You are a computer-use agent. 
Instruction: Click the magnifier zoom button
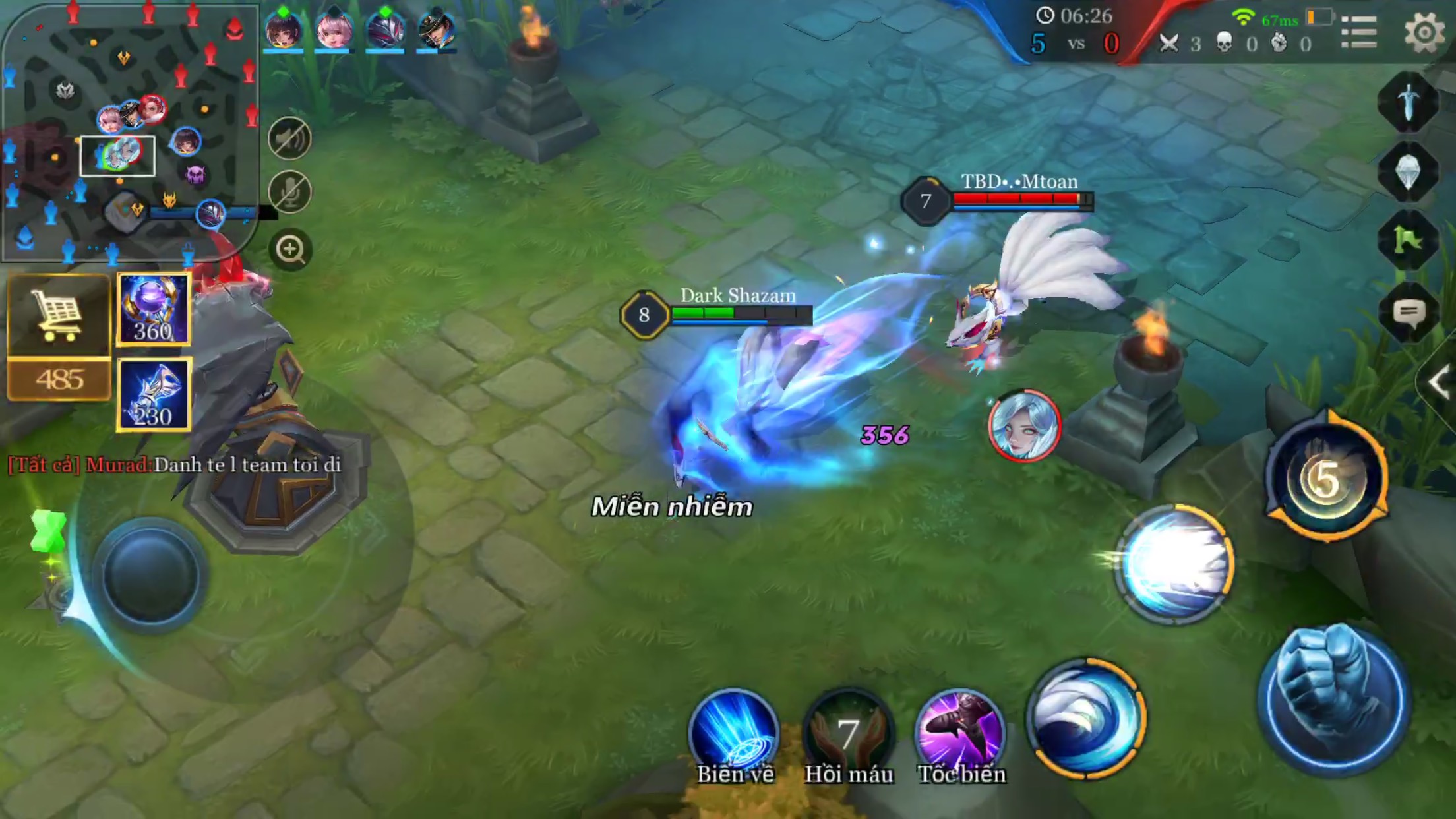(290, 249)
